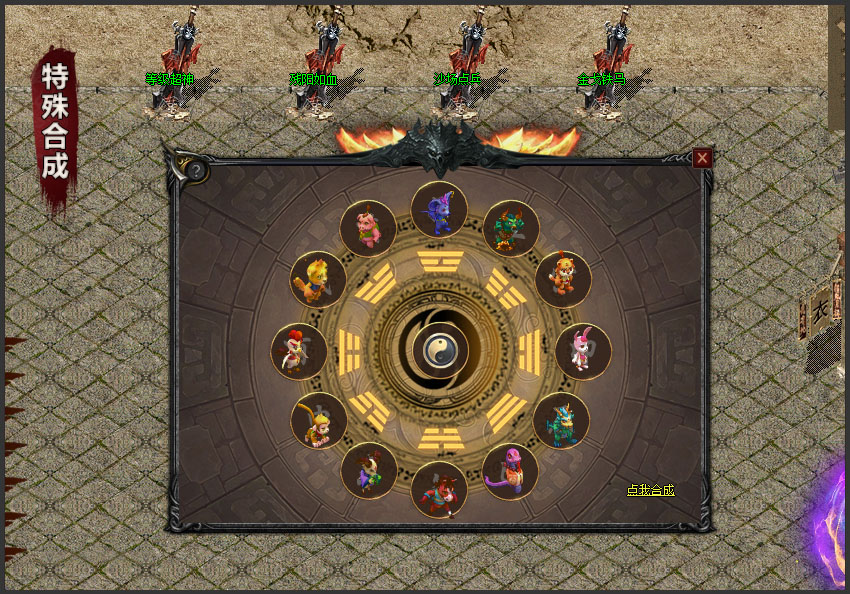Image resolution: width=850 pixels, height=594 pixels.
Task: Pick the yellow dog zodiac slot
Action: 318,279
